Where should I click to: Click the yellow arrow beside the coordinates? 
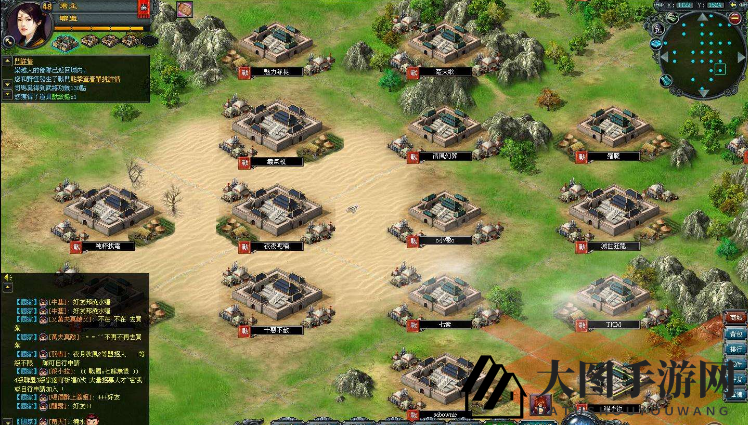point(739,5)
